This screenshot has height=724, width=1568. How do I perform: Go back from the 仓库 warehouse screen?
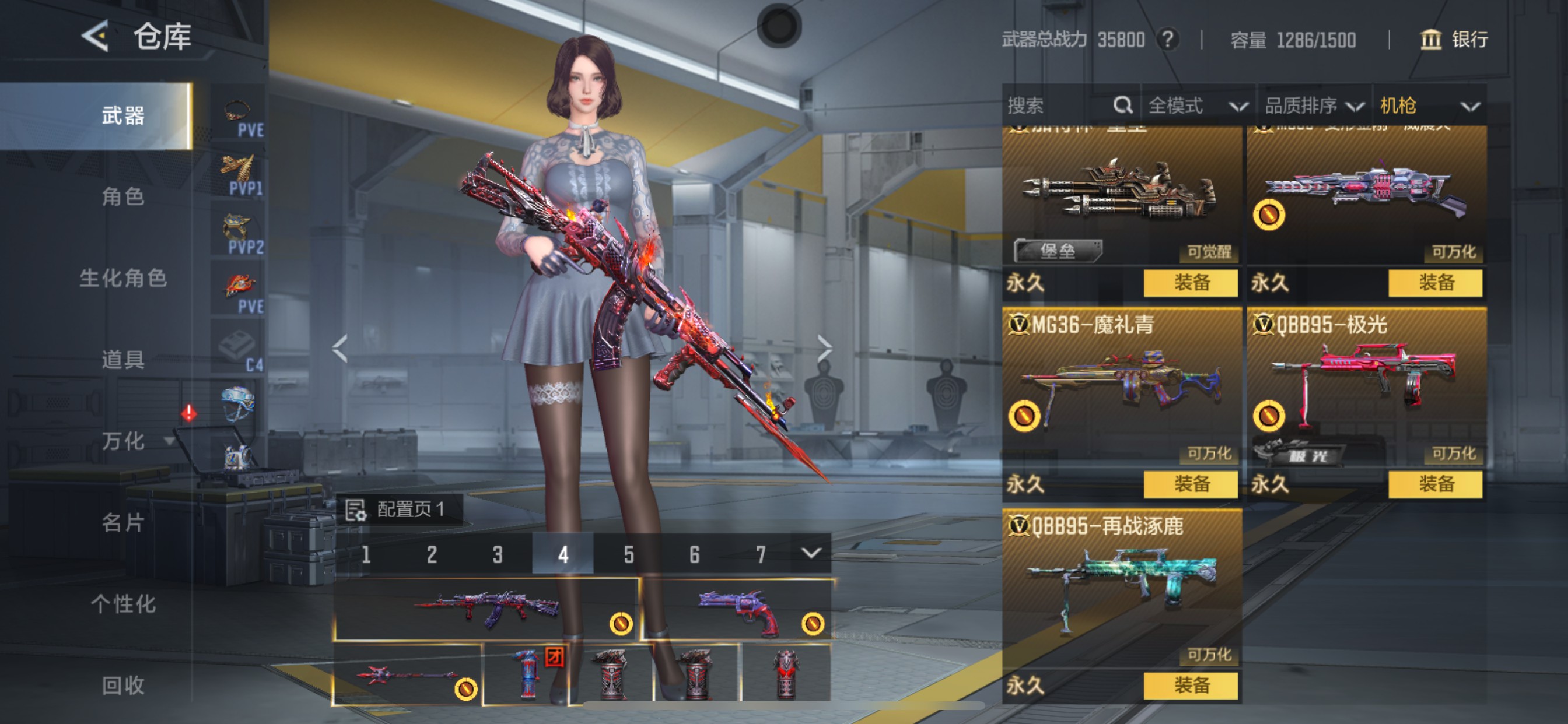96,37
